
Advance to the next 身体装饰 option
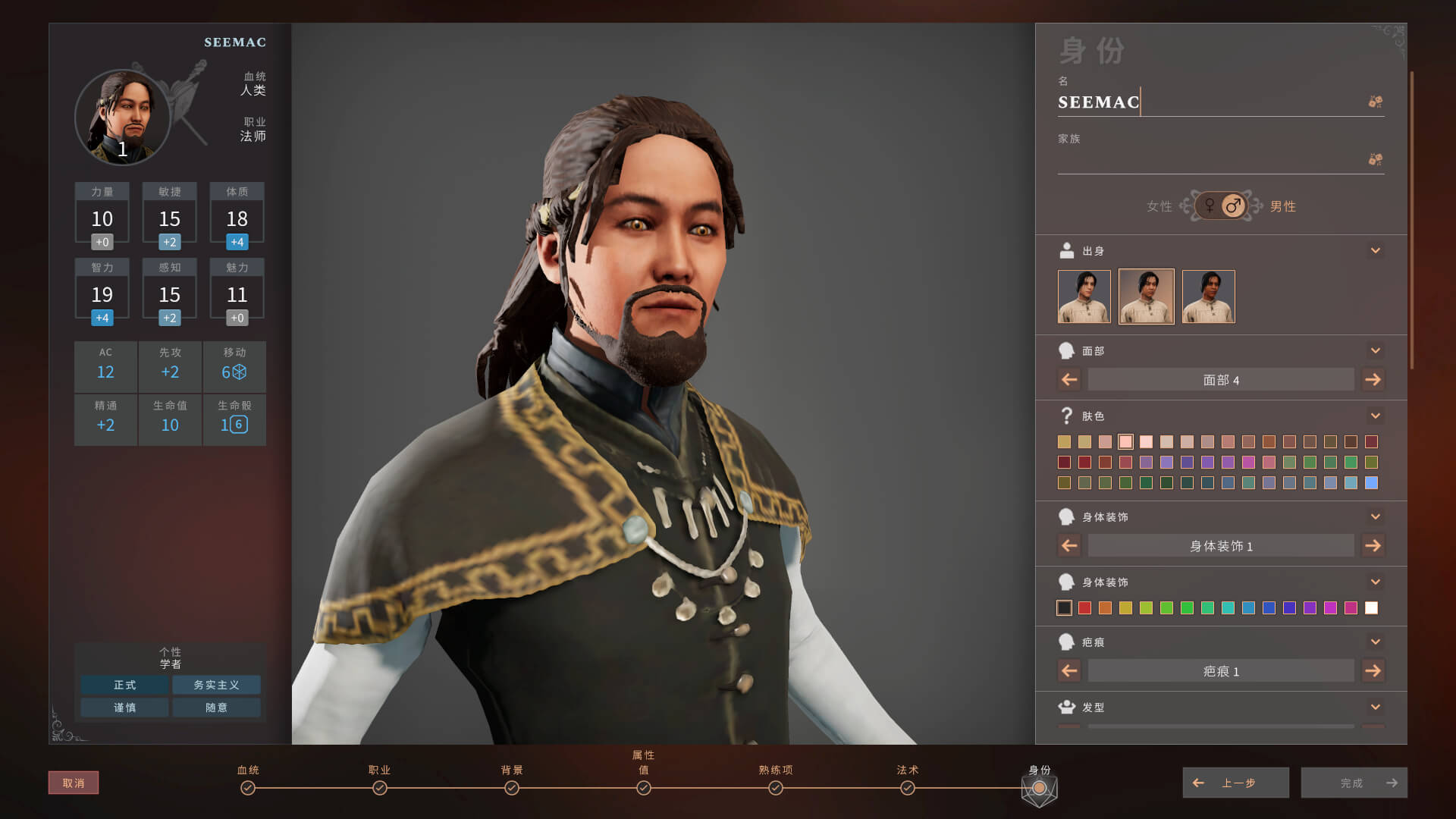pyautogui.click(x=1373, y=545)
